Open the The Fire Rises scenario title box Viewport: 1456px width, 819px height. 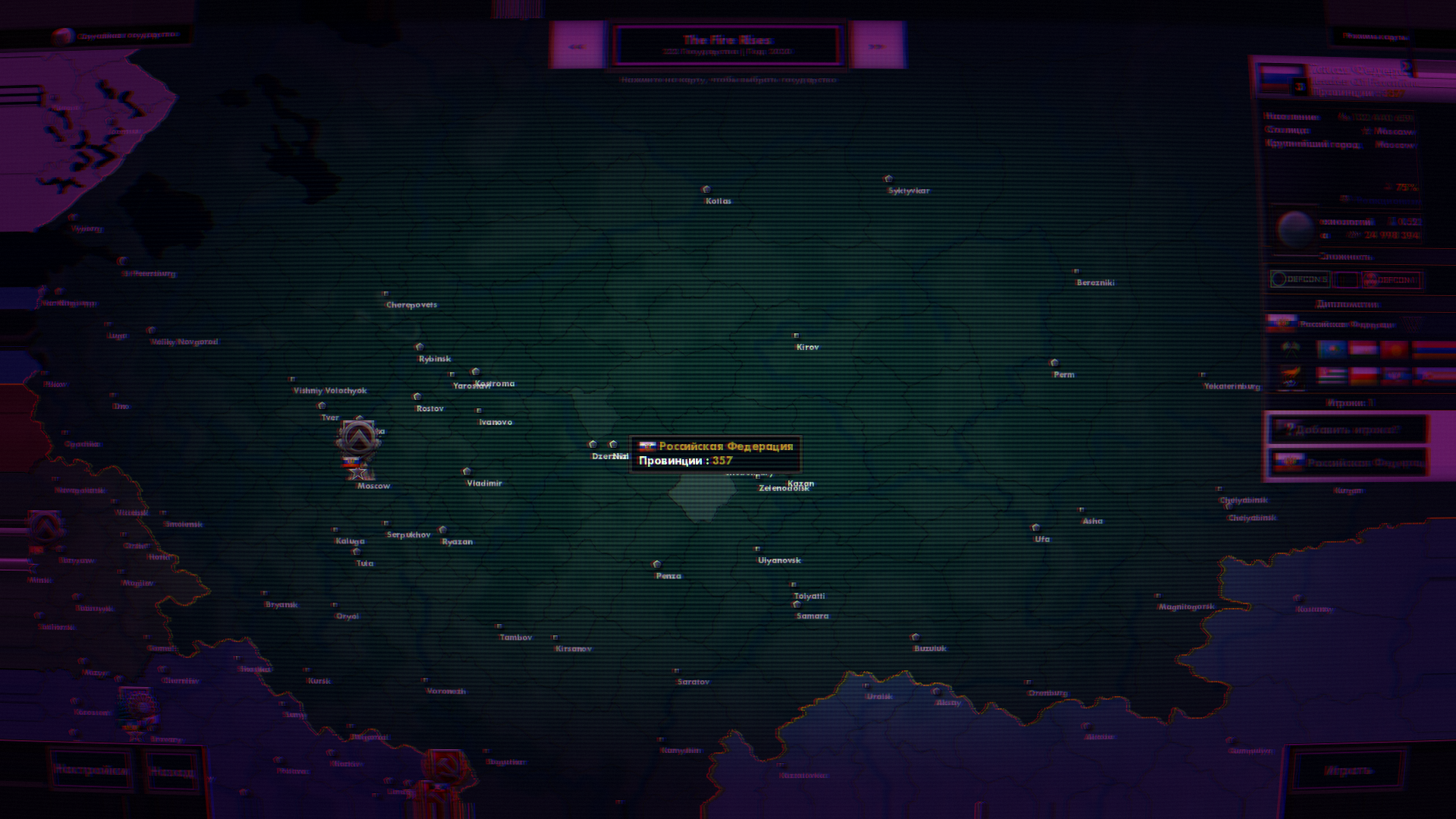[727, 45]
